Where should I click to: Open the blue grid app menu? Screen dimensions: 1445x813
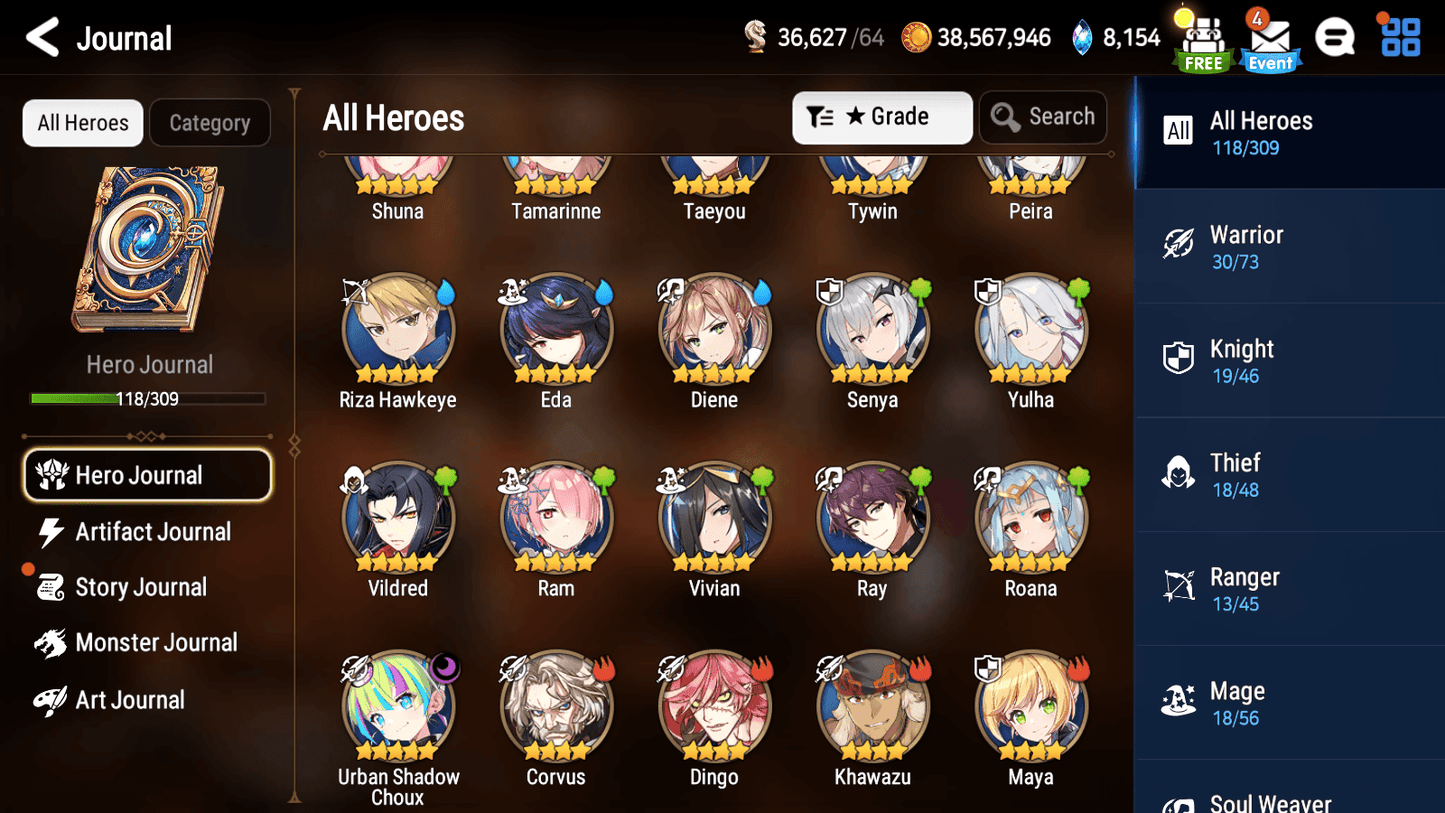click(1399, 36)
